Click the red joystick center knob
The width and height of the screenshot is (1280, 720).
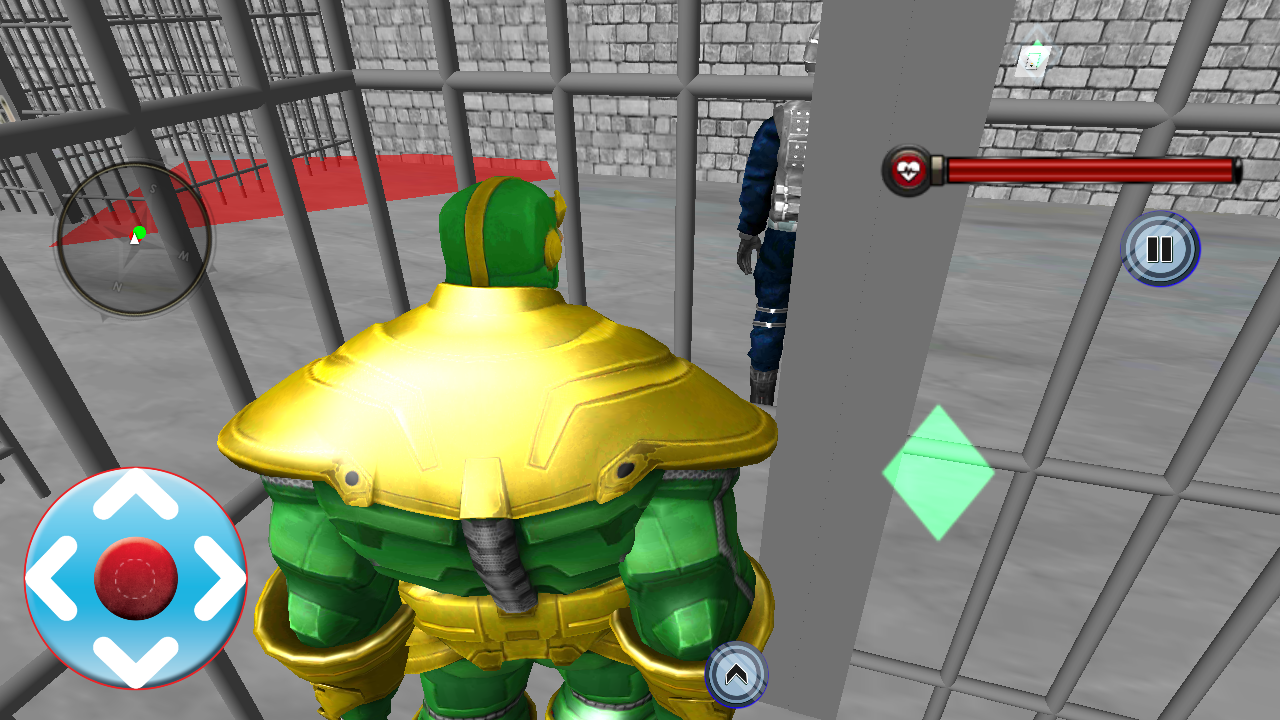[x=136, y=578]
